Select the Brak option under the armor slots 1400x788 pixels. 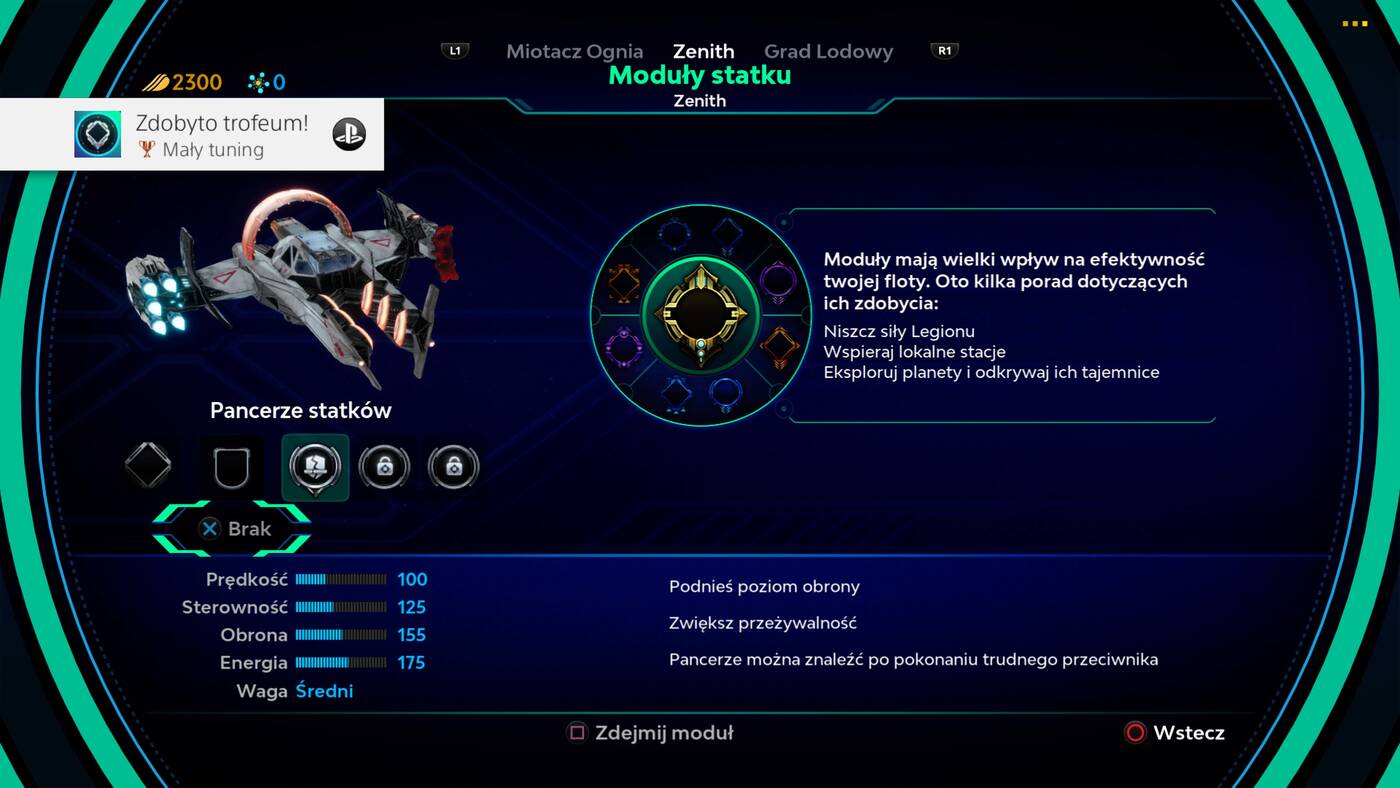pos(235,529)
